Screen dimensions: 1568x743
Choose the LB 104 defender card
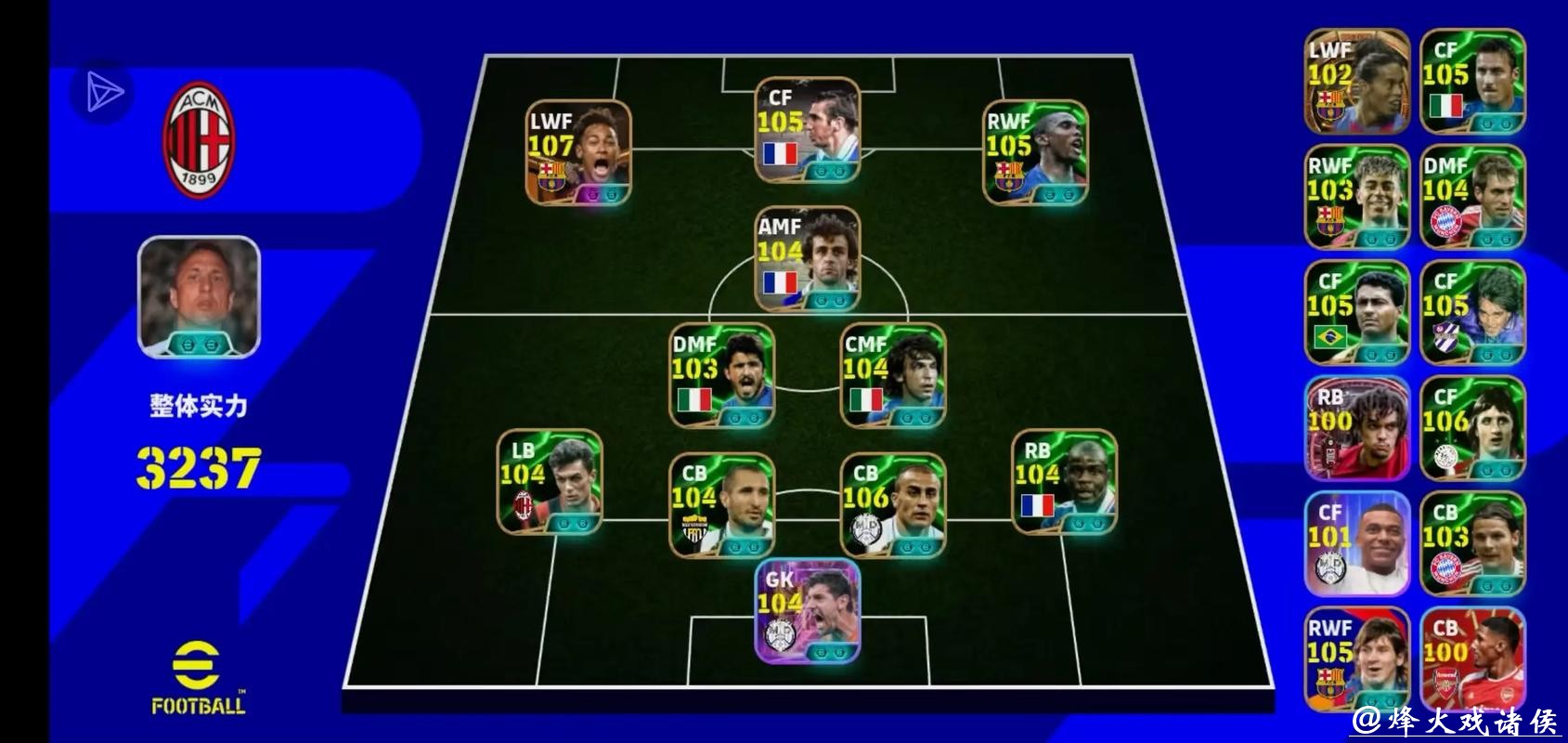pos(550,481)
